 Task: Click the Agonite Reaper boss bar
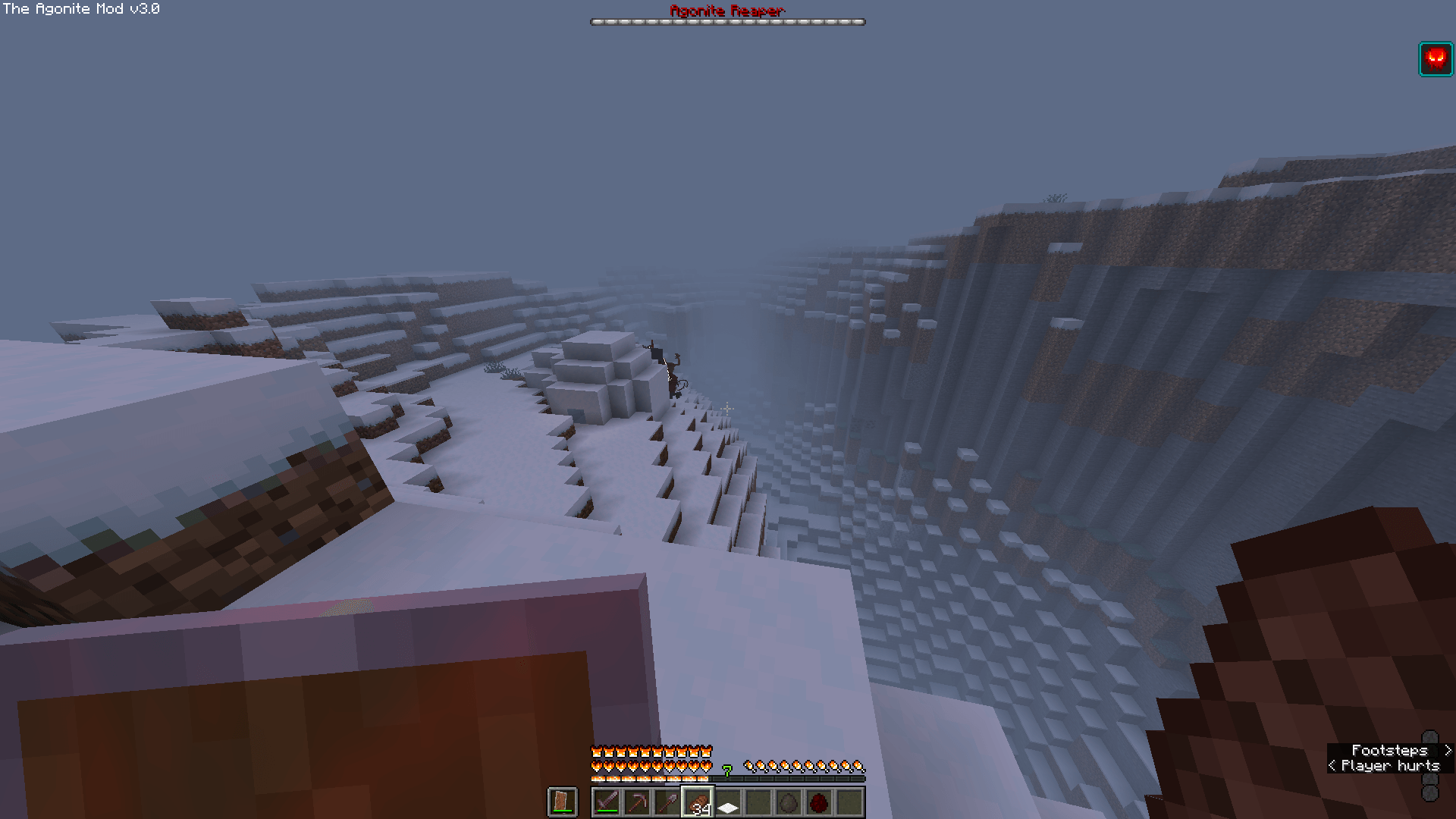click(x=726, y=21)
